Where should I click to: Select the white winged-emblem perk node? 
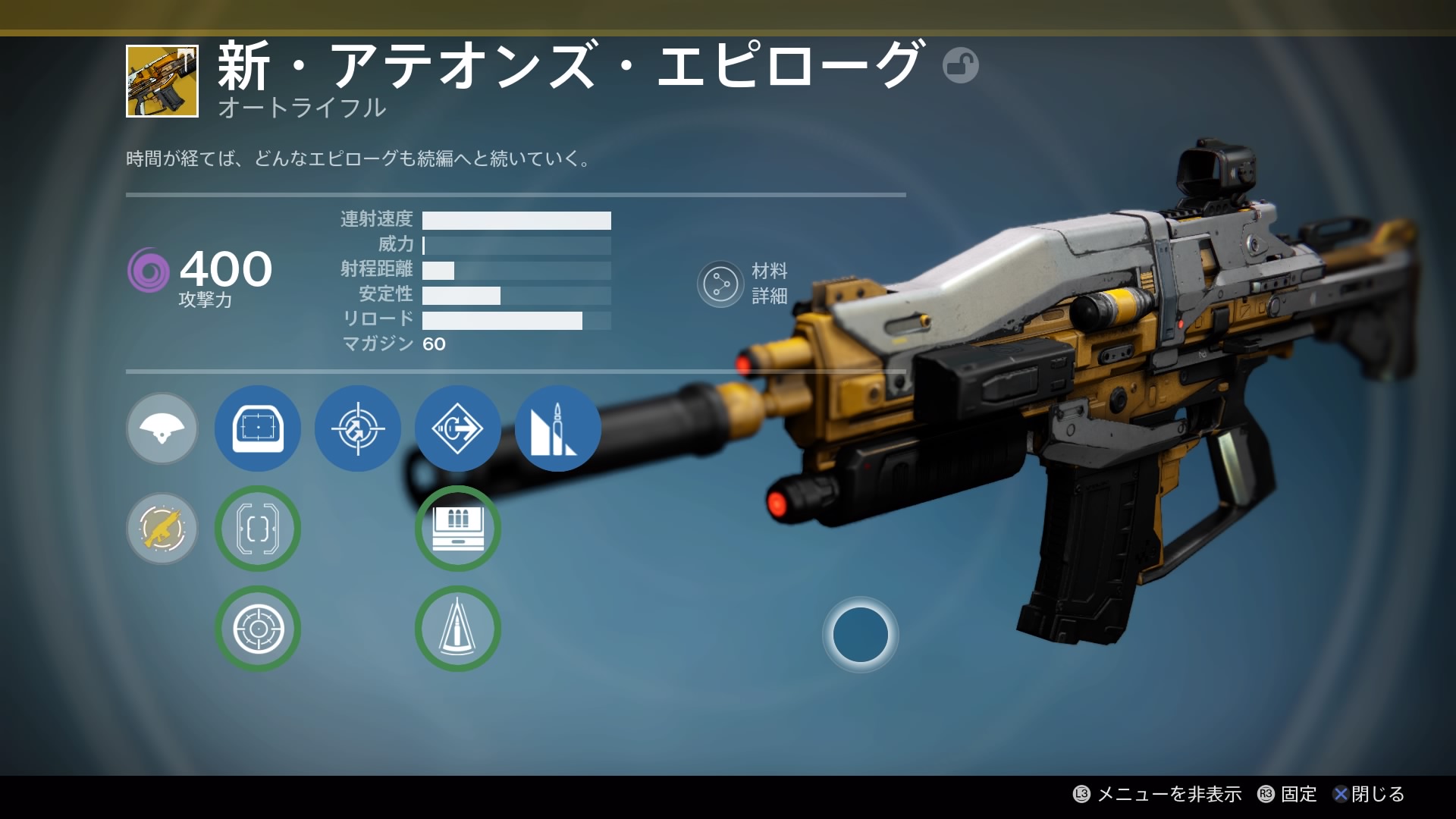point(162,428)
